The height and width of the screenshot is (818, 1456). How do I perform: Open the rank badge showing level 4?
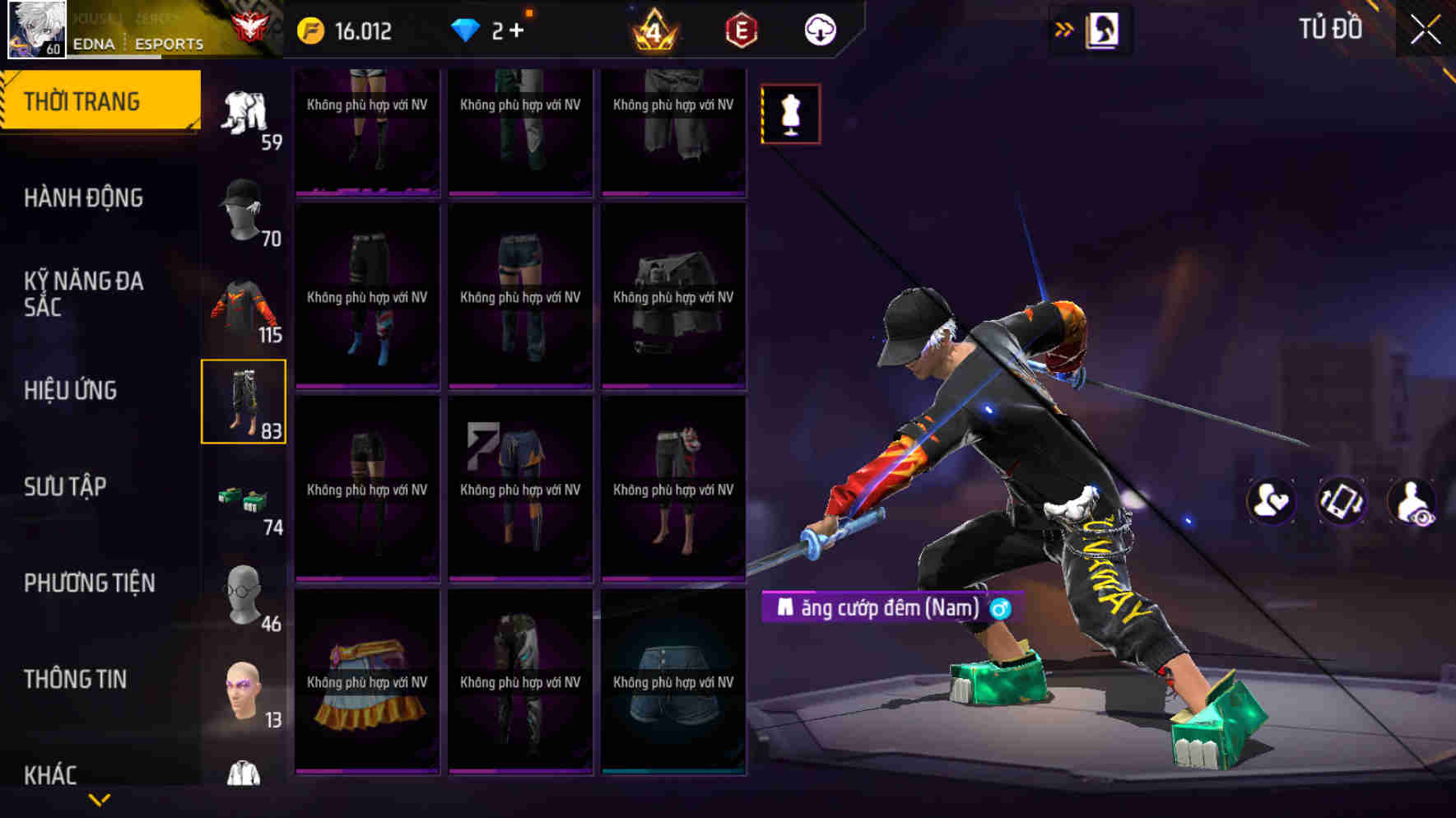[654, 30]
